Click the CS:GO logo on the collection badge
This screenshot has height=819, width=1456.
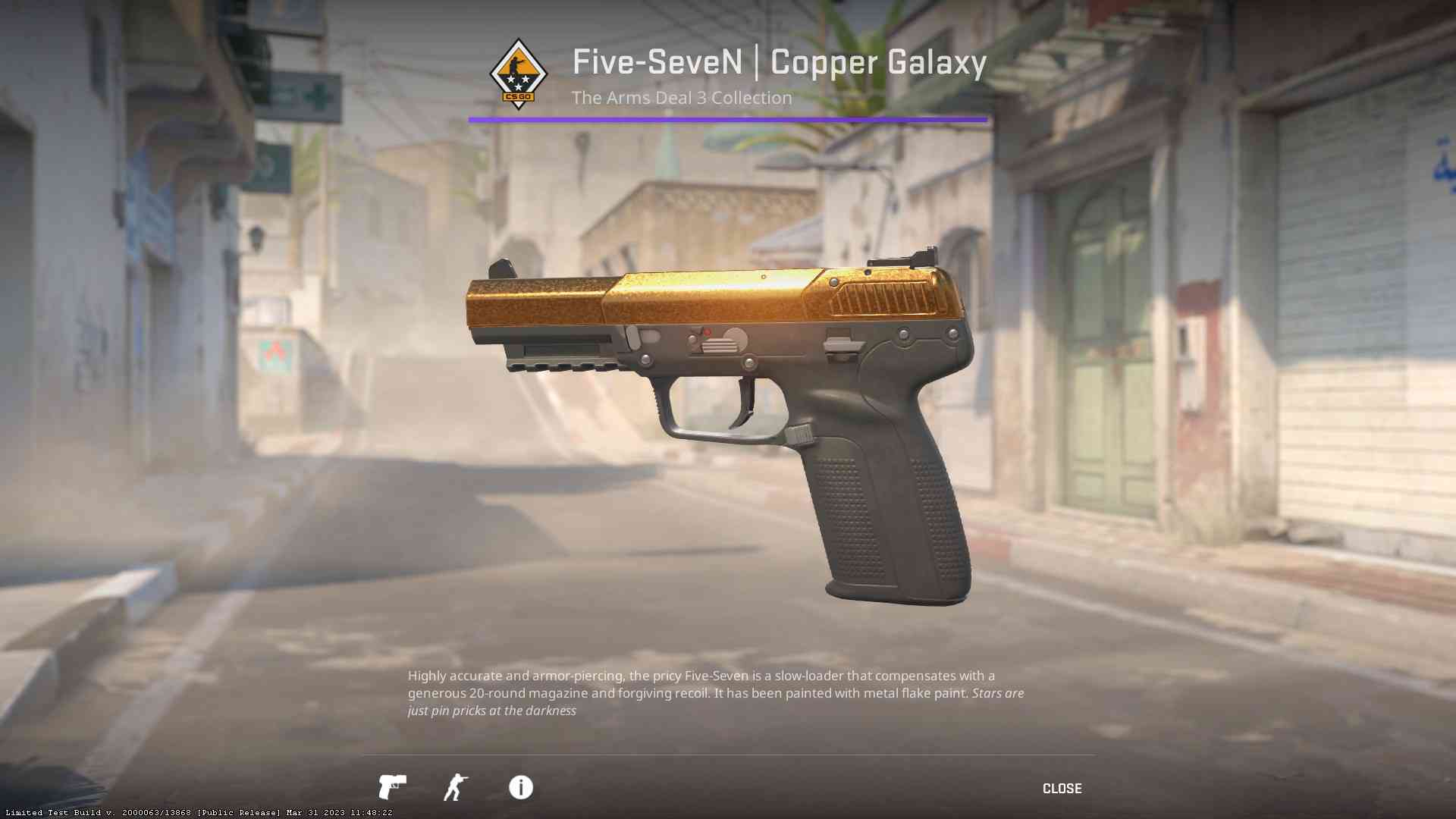click(x=519, y=96)
